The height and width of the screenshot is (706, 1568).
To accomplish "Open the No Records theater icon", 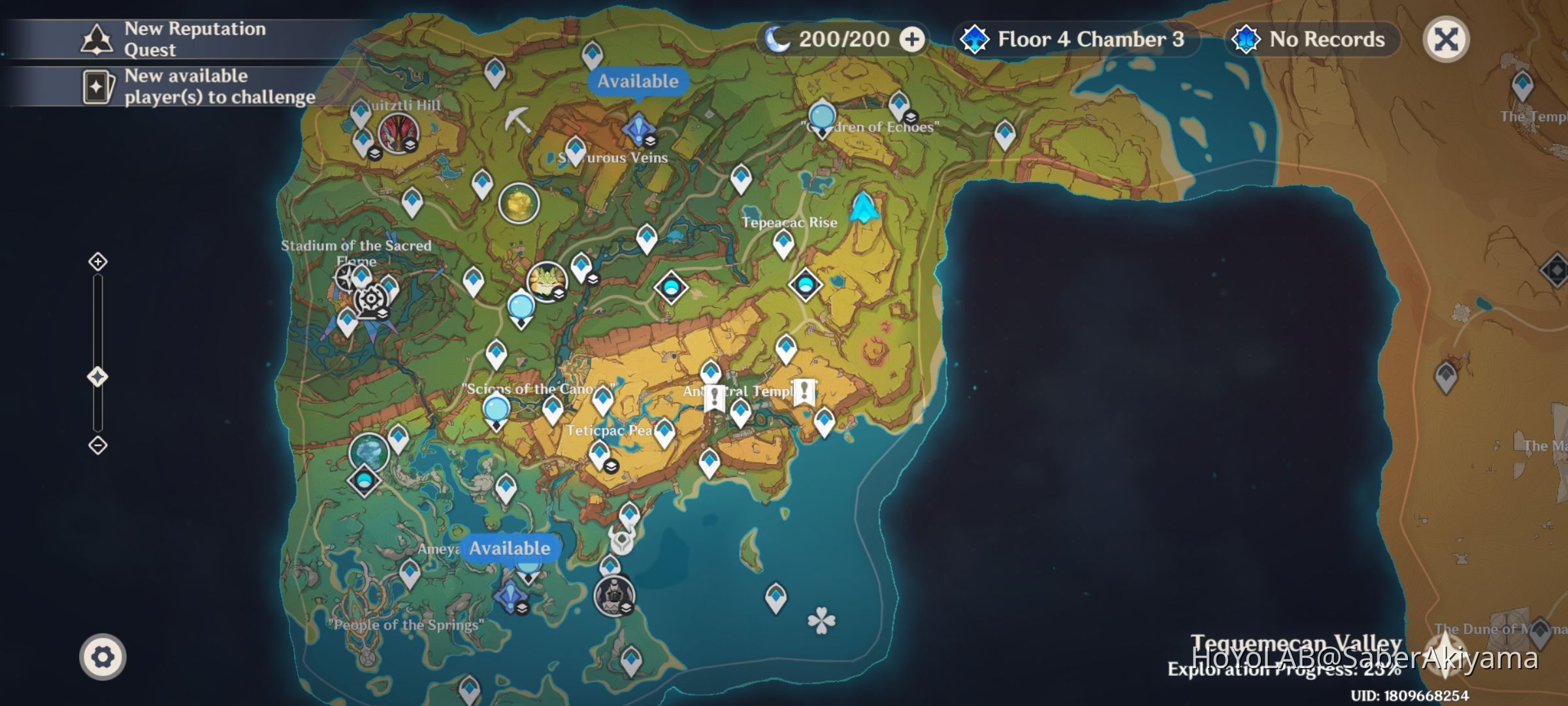I will coord(1247,39).
